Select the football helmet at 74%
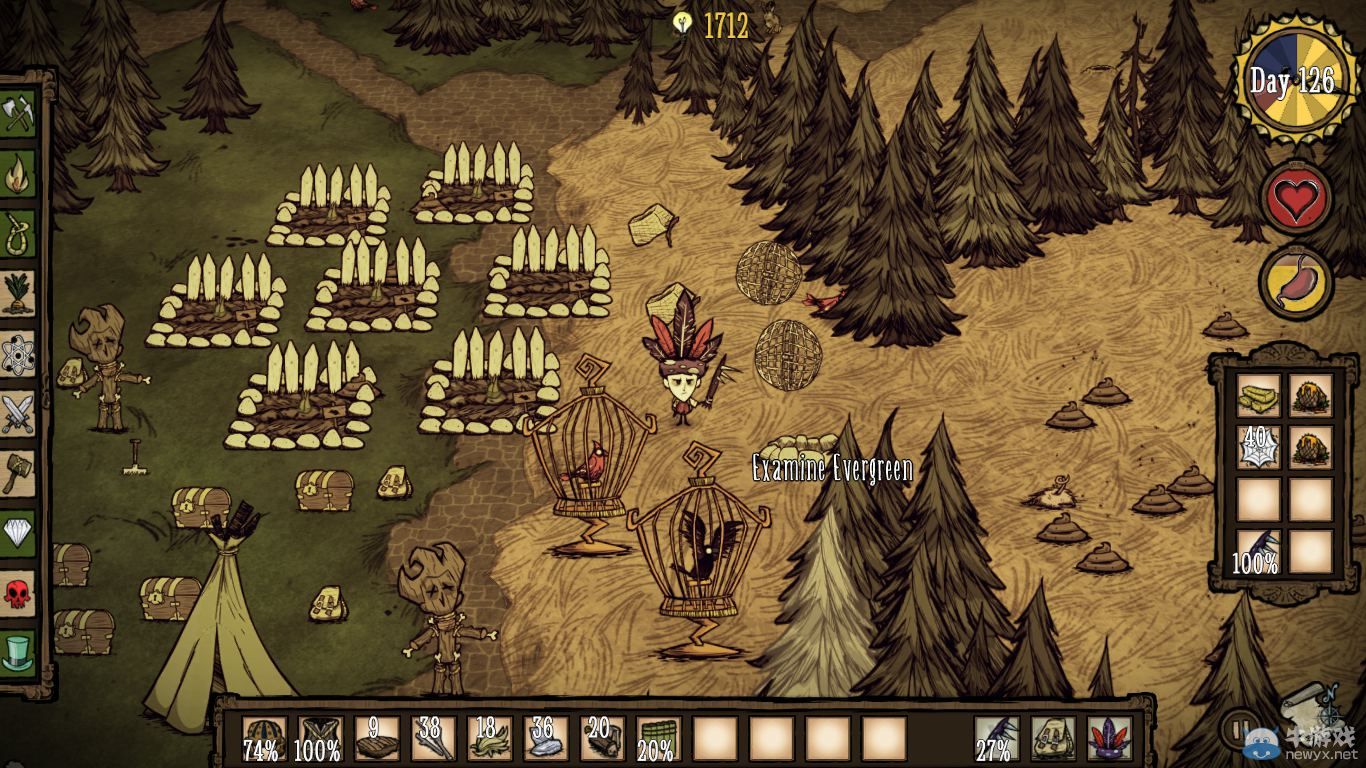Viewport: 1366px width, 768px height. pos(263,738)
